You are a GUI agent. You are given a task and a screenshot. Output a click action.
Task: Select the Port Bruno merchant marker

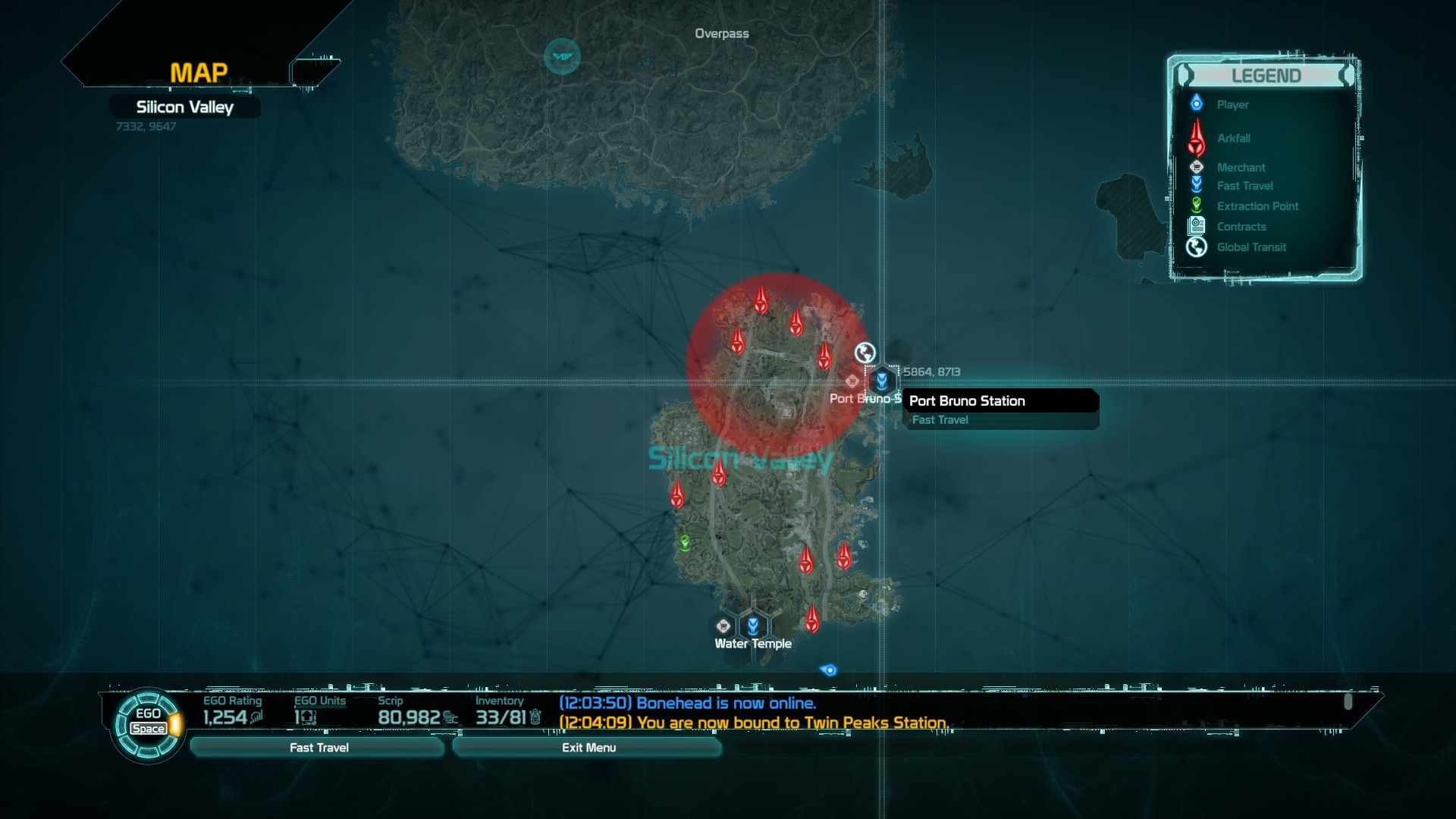[x=852, y=381]
